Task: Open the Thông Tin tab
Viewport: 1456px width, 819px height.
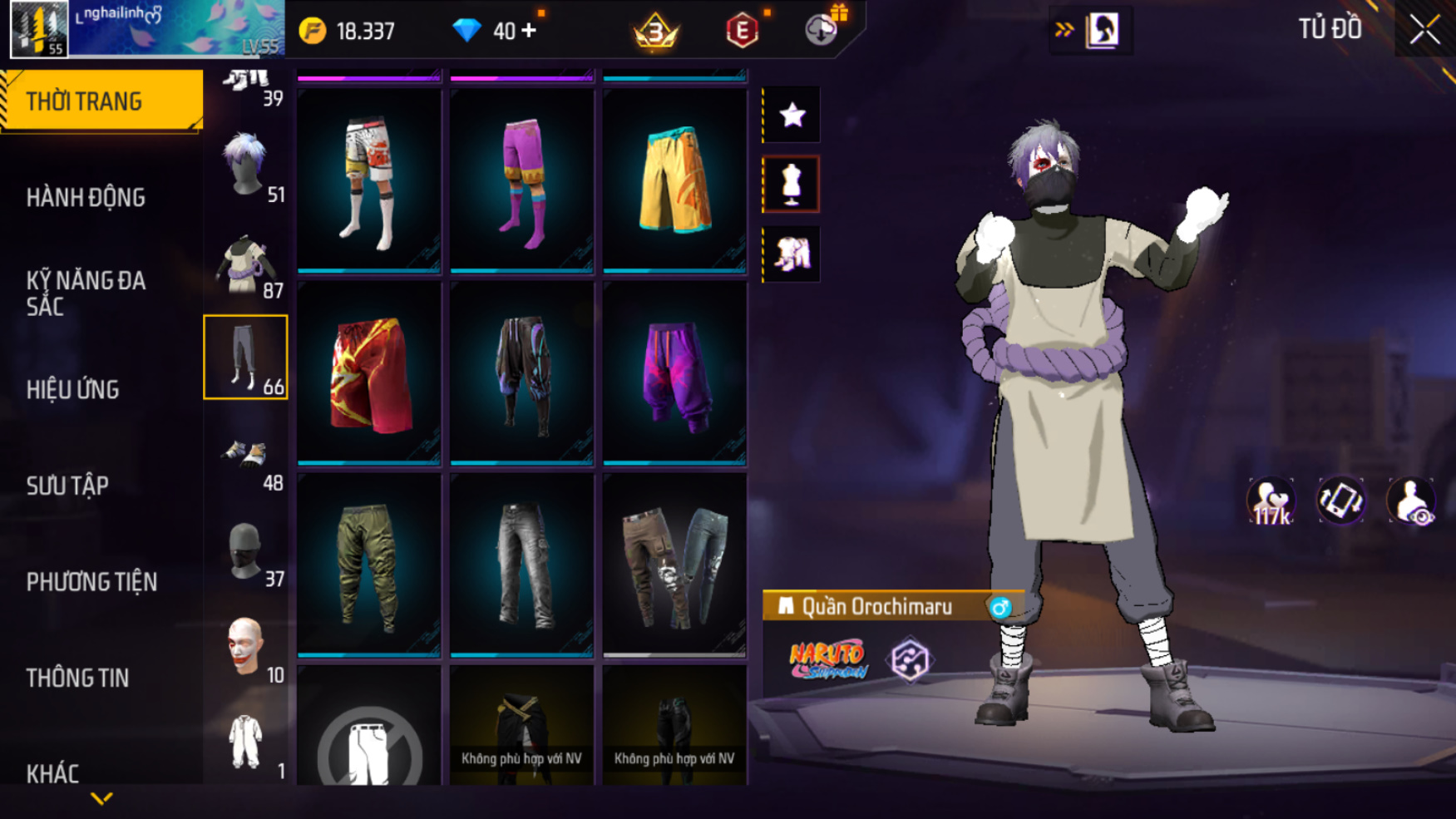Action: (x=78, y=678)
